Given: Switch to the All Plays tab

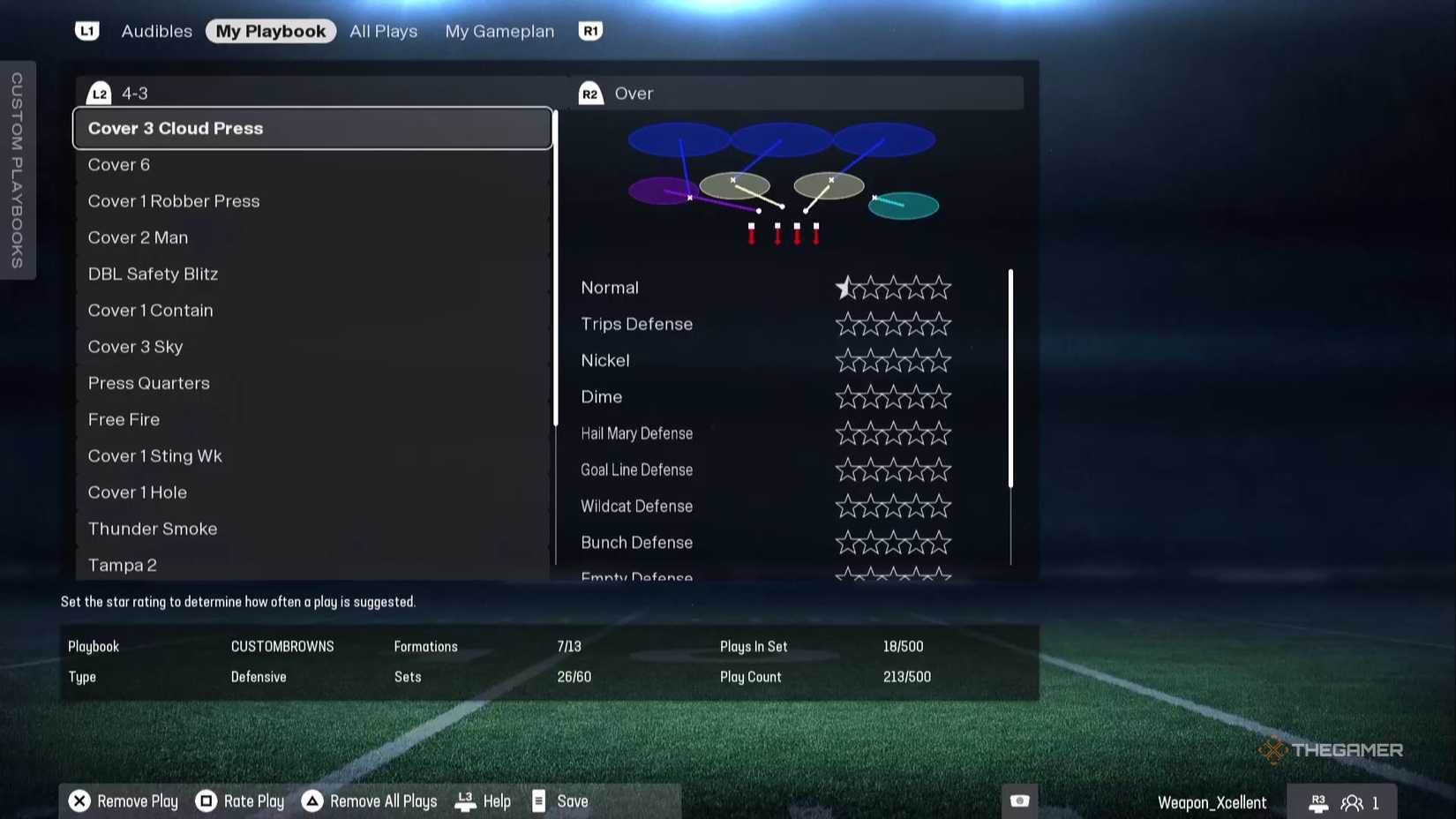Looking at the screenshot, I should (x=383, y=30).
